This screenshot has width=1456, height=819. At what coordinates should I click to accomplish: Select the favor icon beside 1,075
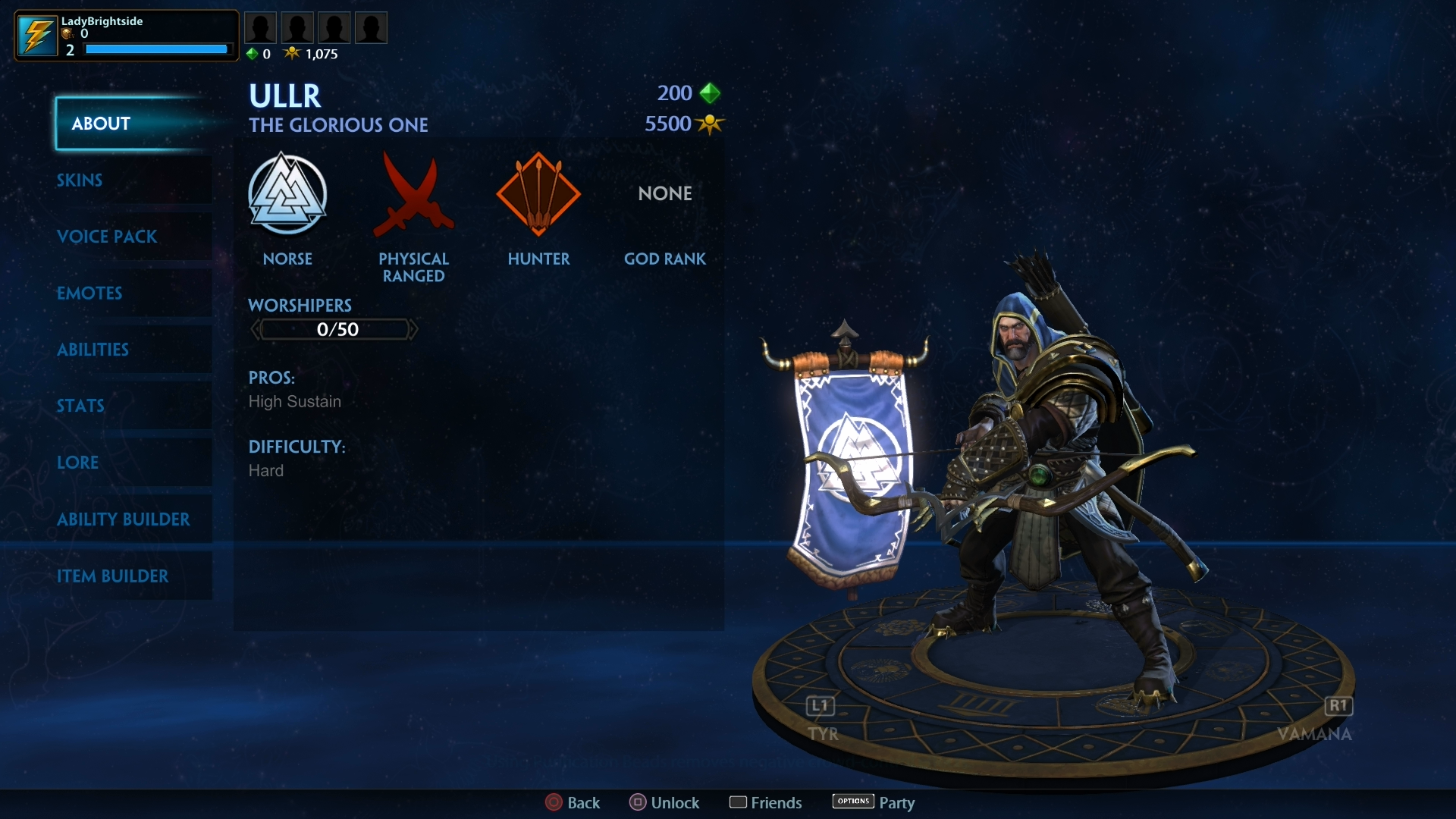tap(293, 53)
